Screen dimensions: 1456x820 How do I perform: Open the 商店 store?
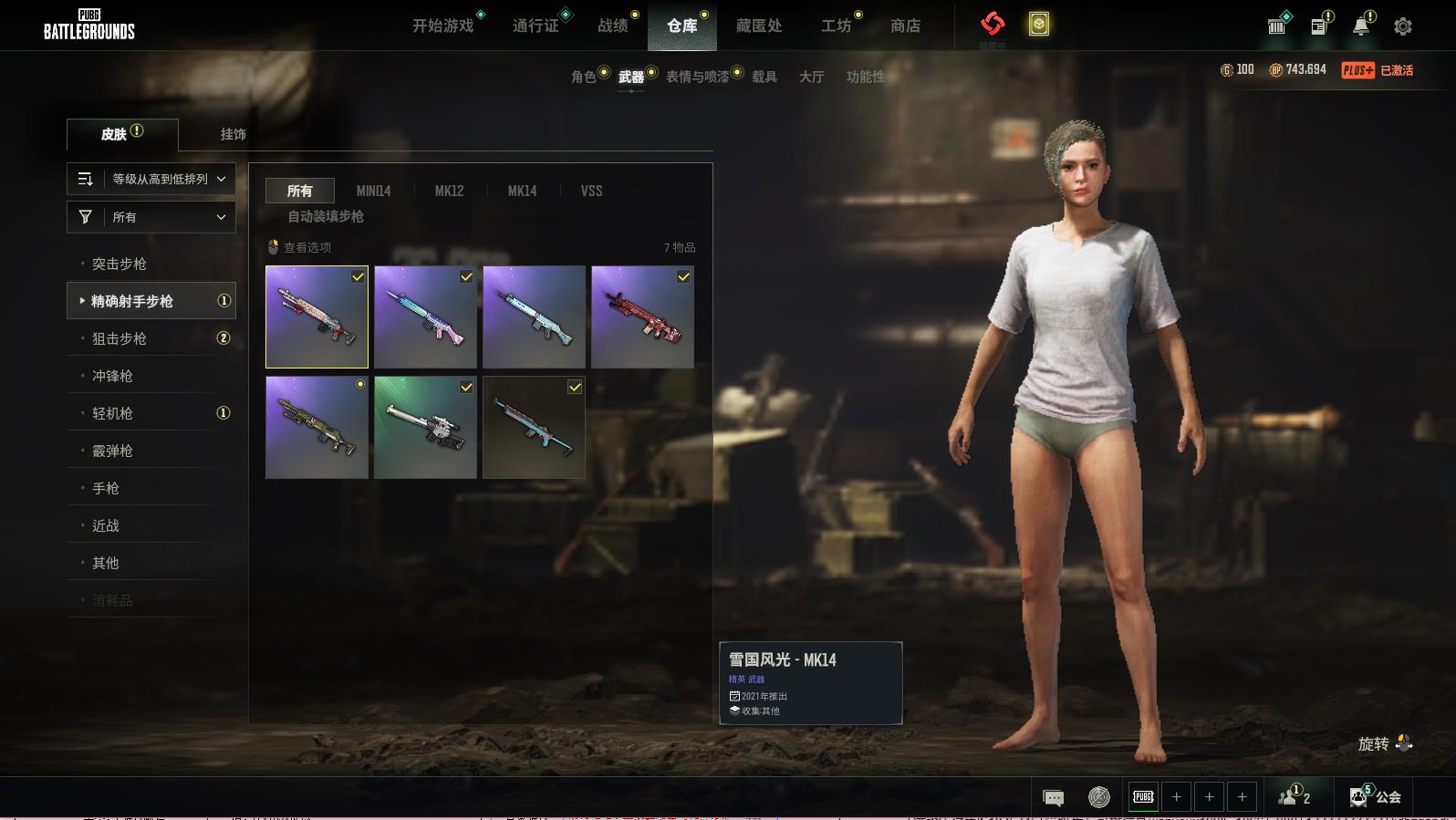[905, 26]
